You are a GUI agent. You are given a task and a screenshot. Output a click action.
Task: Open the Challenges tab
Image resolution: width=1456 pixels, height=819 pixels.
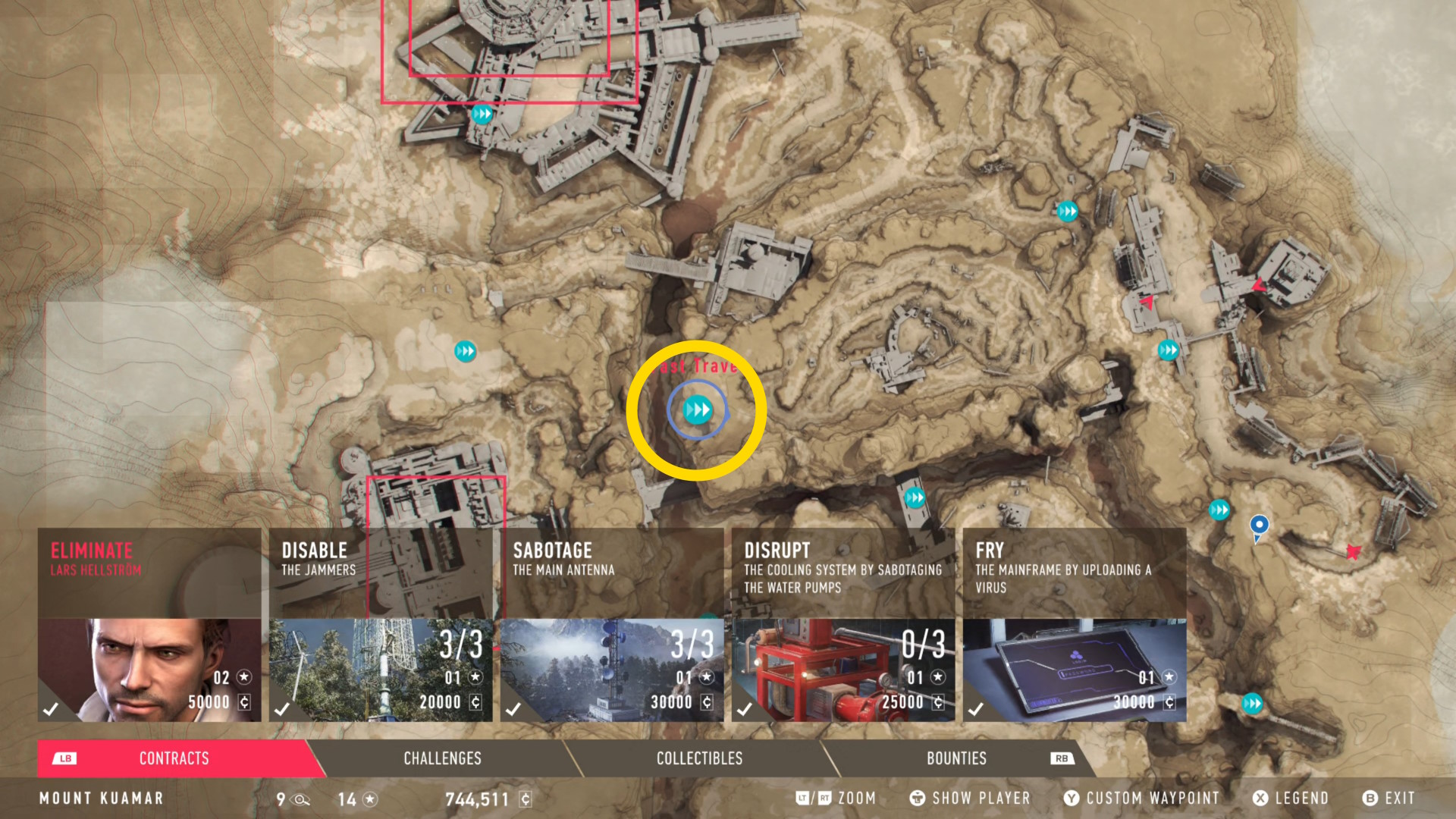tap(442, 758)
